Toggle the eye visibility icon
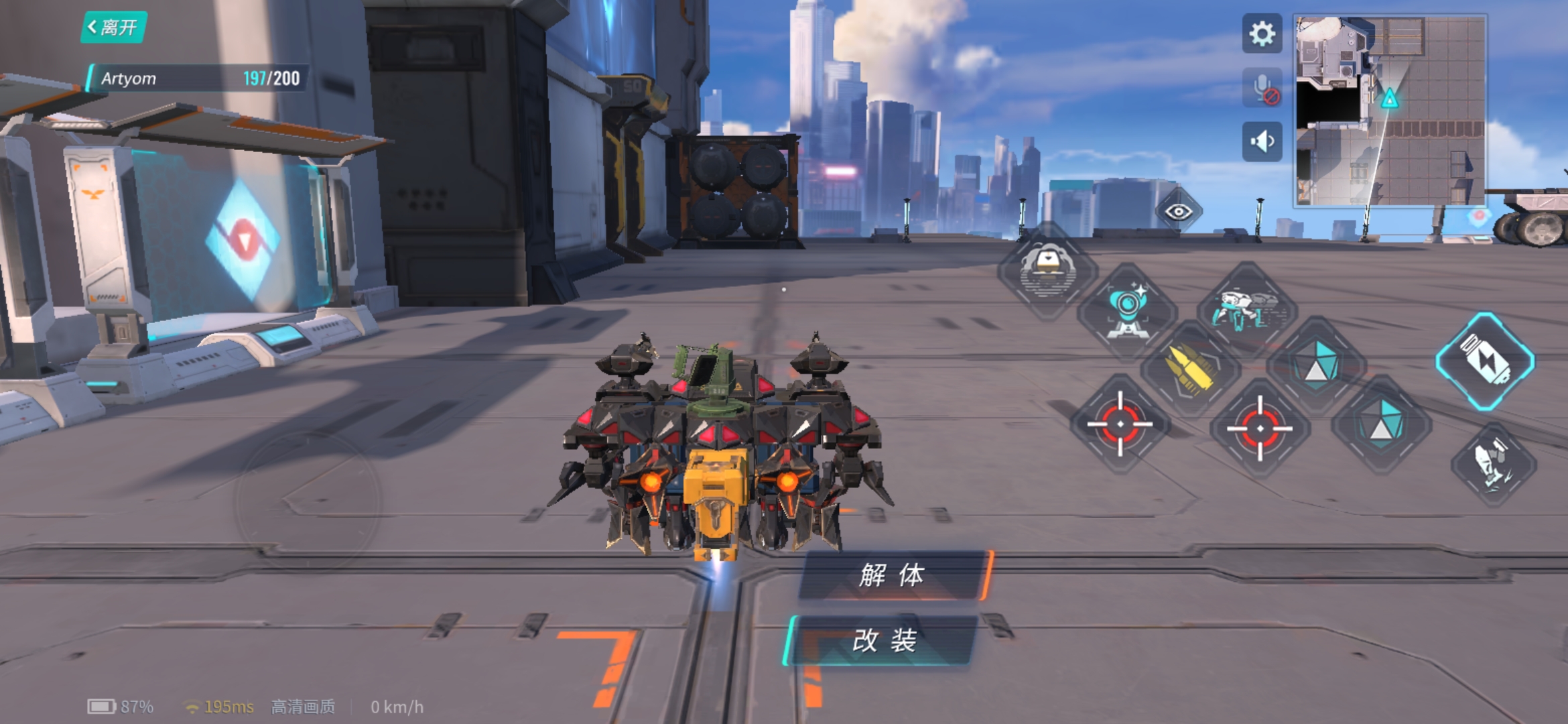This screenshot has height=724, width=1568. (x=1178, y=212)
